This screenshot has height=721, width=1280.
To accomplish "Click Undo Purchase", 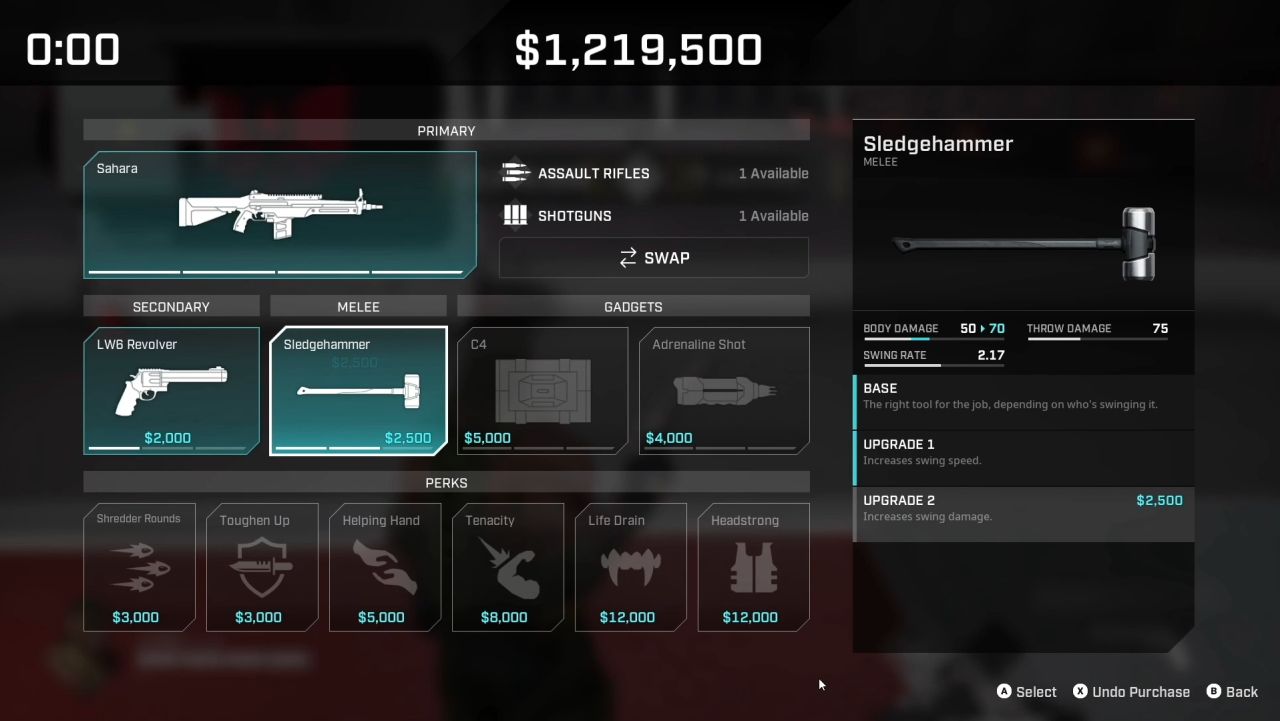I will coord(1131,691).
